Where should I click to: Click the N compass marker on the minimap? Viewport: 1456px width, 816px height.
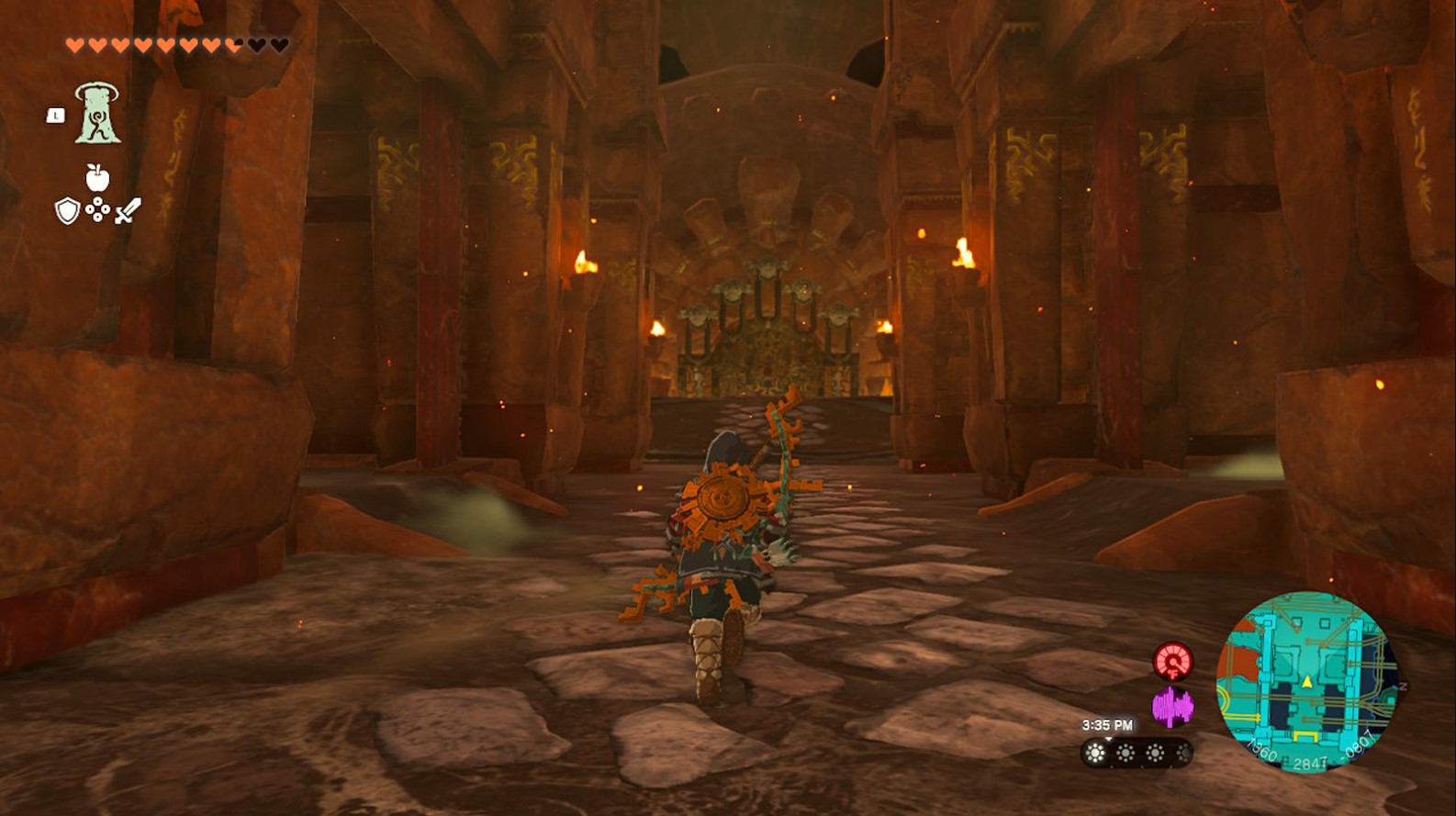[x=1403, y=685]
